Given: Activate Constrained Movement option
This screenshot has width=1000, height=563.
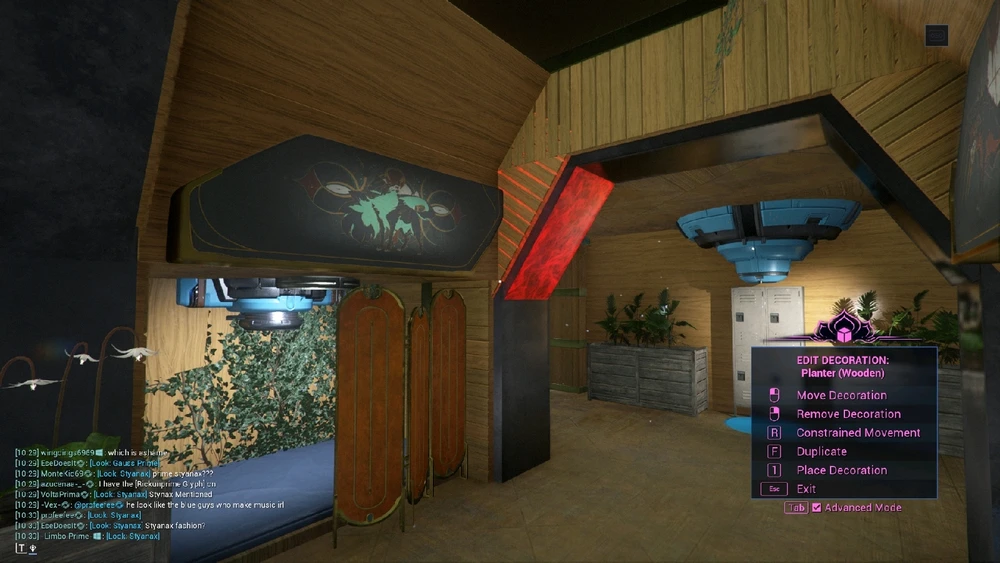Looking at the screenshot, I should click(858, 433).
